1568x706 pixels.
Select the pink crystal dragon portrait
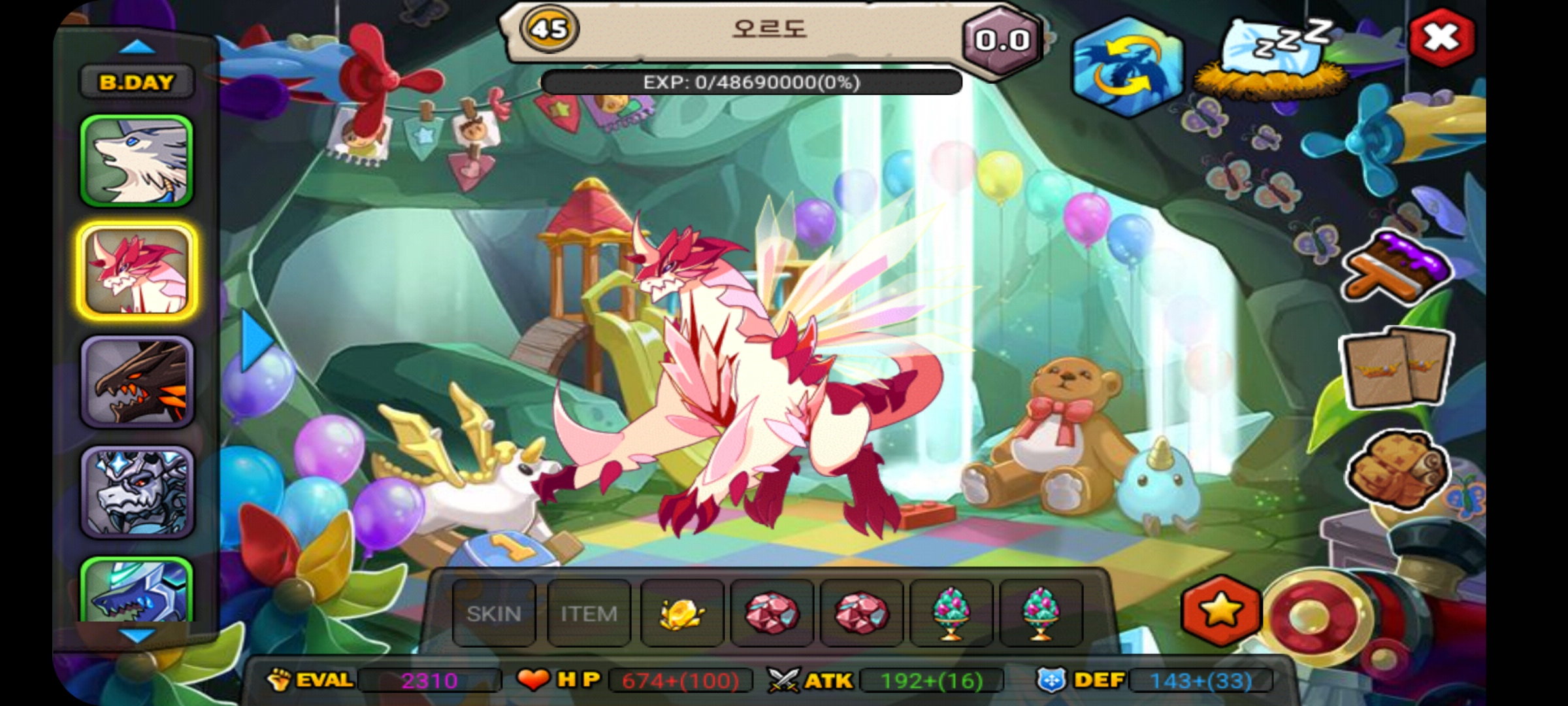137,271
